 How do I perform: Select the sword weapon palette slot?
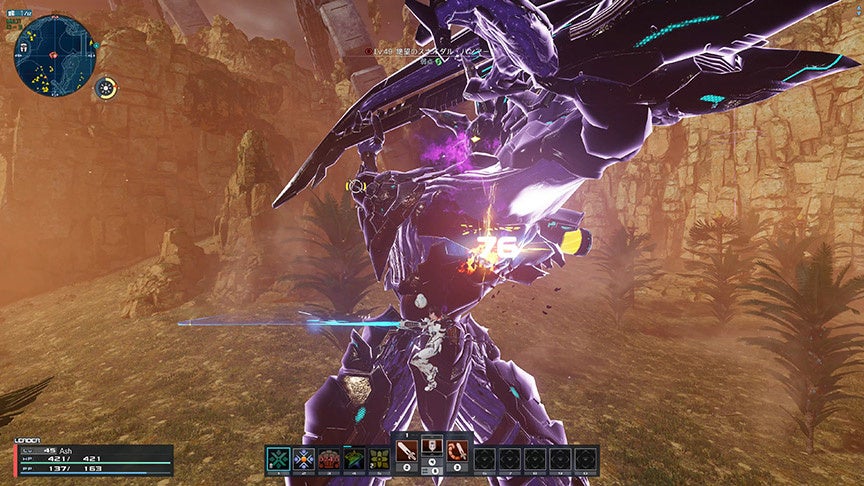pos(409,453)
